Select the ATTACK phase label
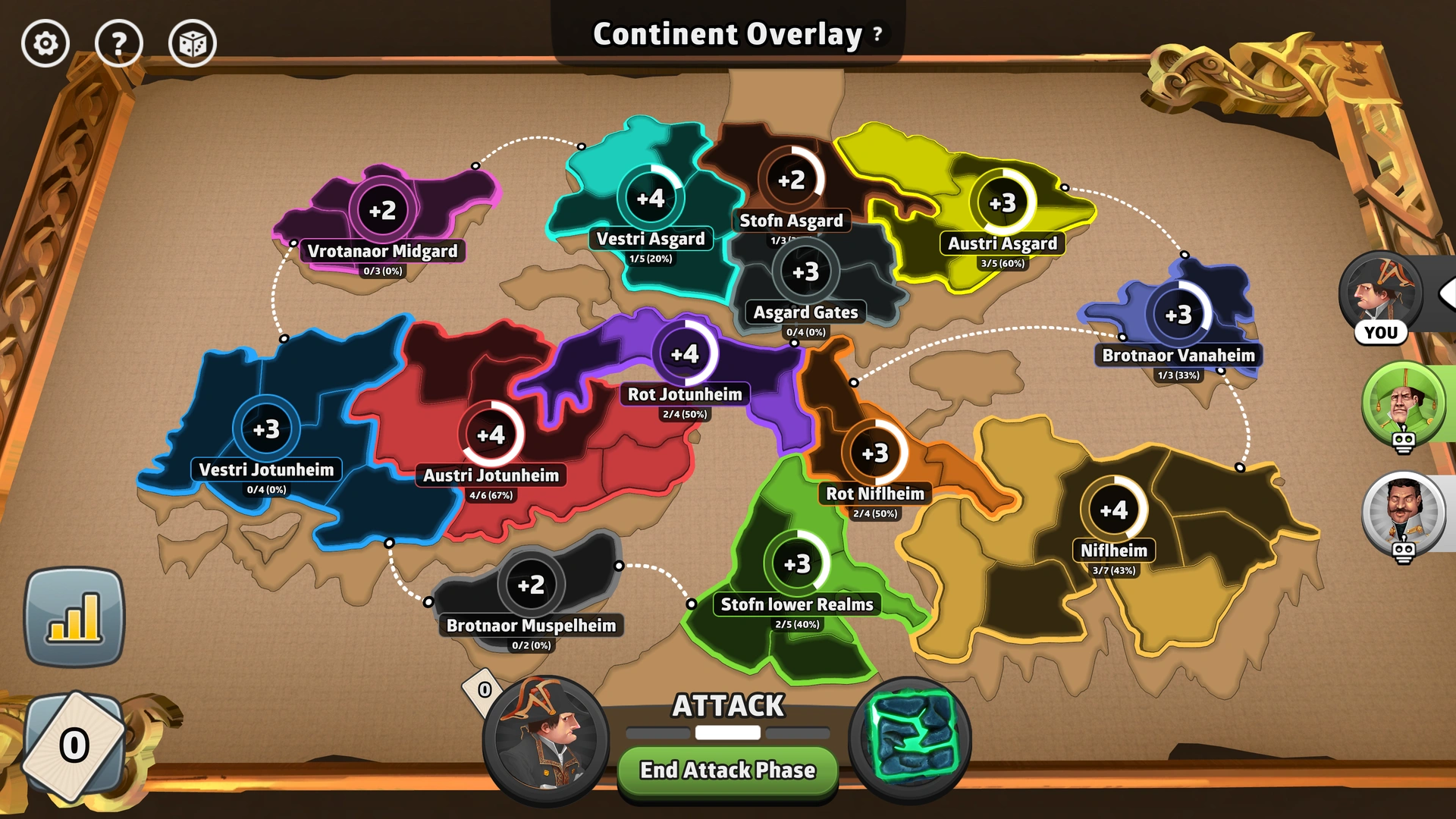The width and height of the screenshot is (1456, 819). tap(726, 705)
